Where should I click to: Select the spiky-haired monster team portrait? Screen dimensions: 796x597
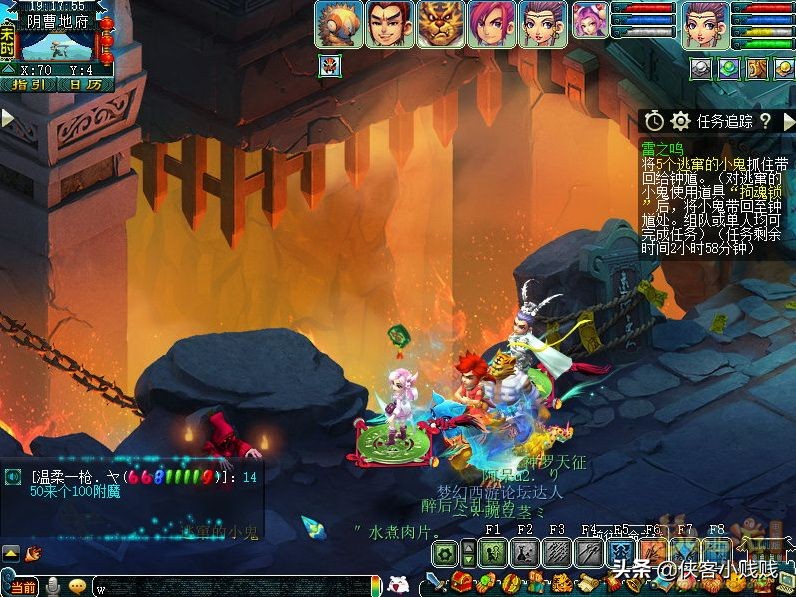[x=339, y=24]
